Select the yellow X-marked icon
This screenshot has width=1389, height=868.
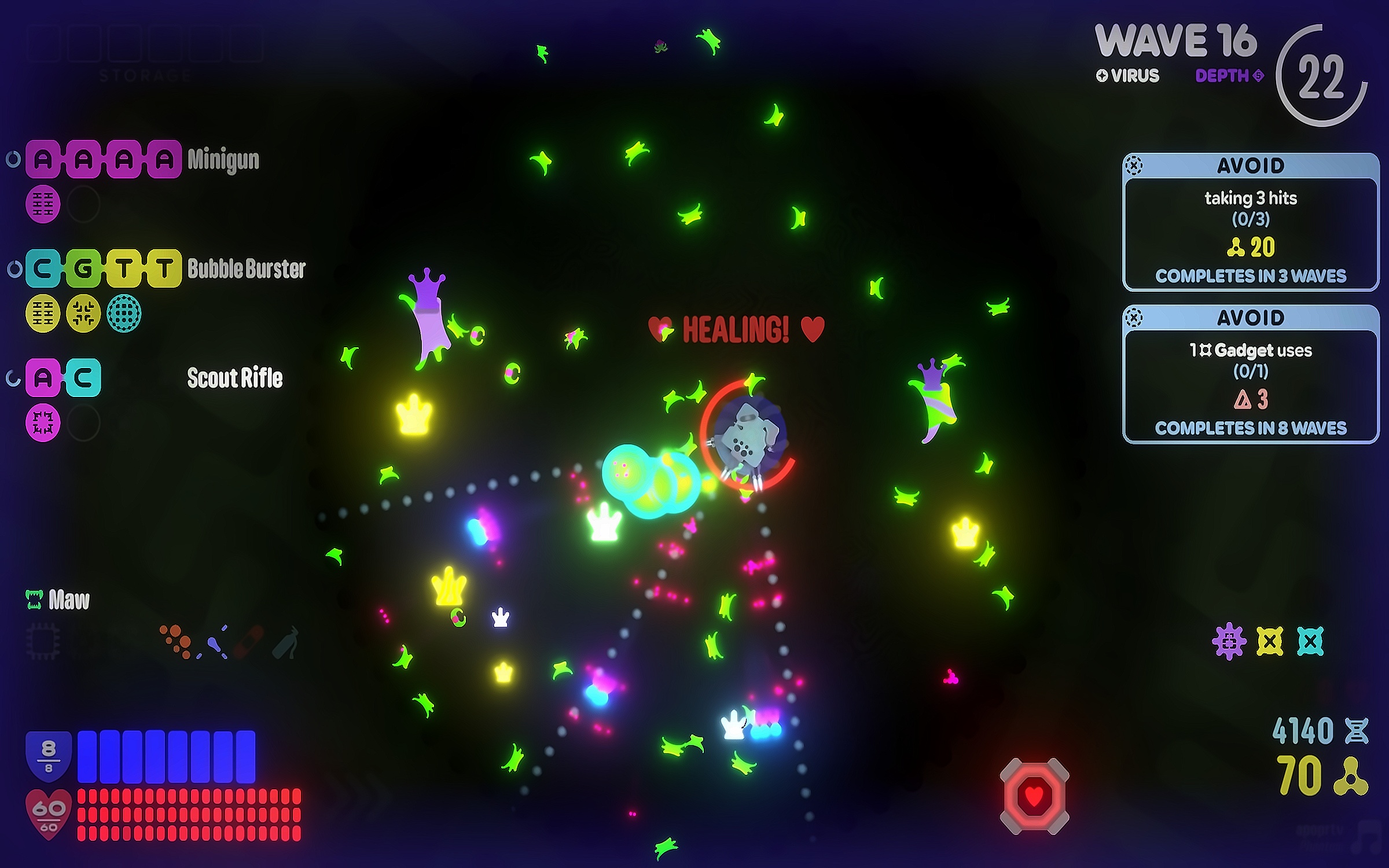1270,641
